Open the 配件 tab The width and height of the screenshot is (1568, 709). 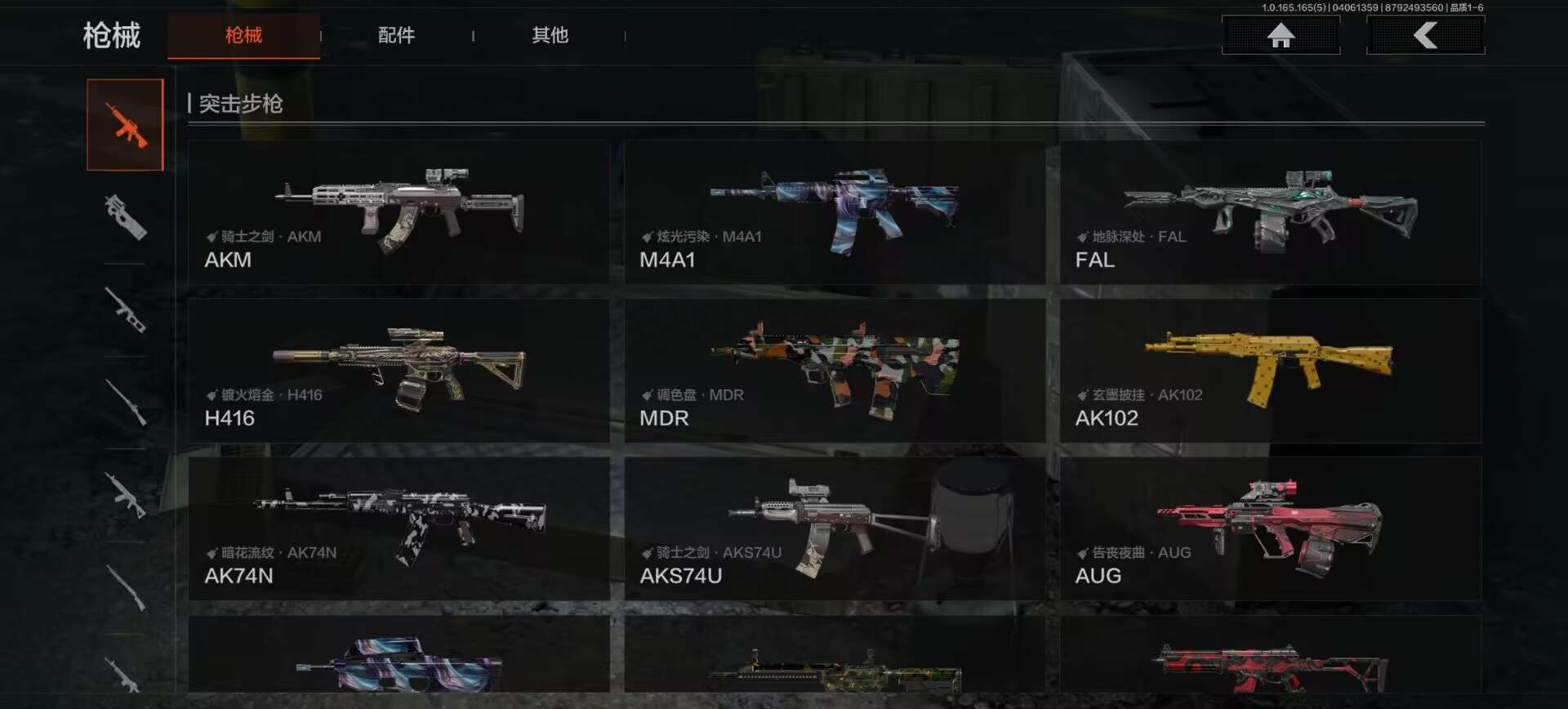pos(396,35)
